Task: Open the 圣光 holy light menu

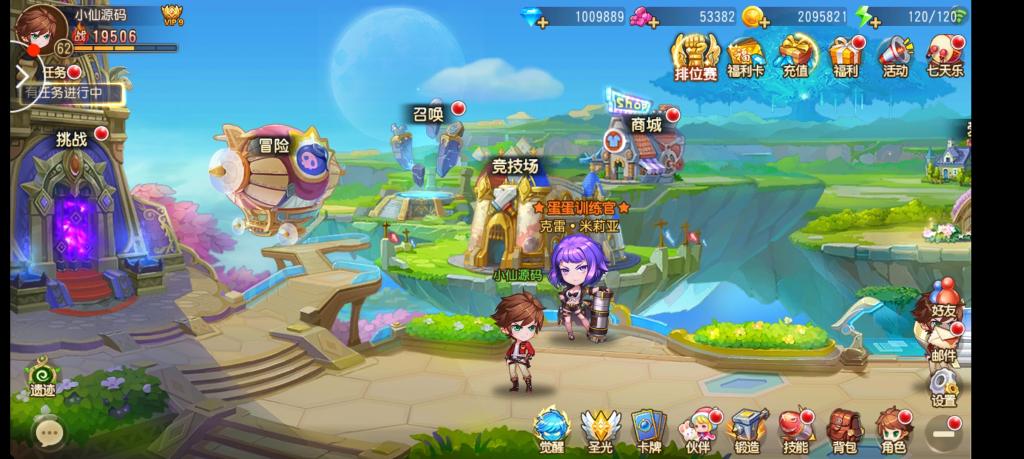Action: [600, 431]
